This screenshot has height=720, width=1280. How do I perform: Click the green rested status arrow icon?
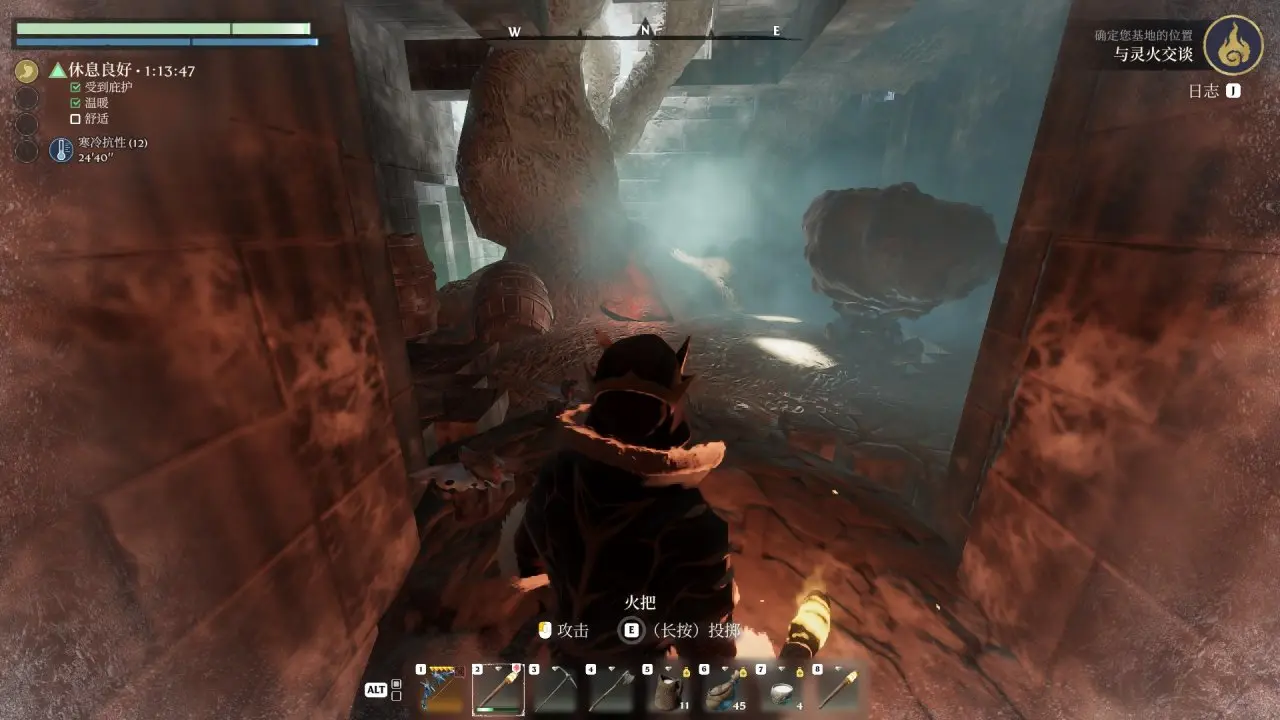point(58,71)
